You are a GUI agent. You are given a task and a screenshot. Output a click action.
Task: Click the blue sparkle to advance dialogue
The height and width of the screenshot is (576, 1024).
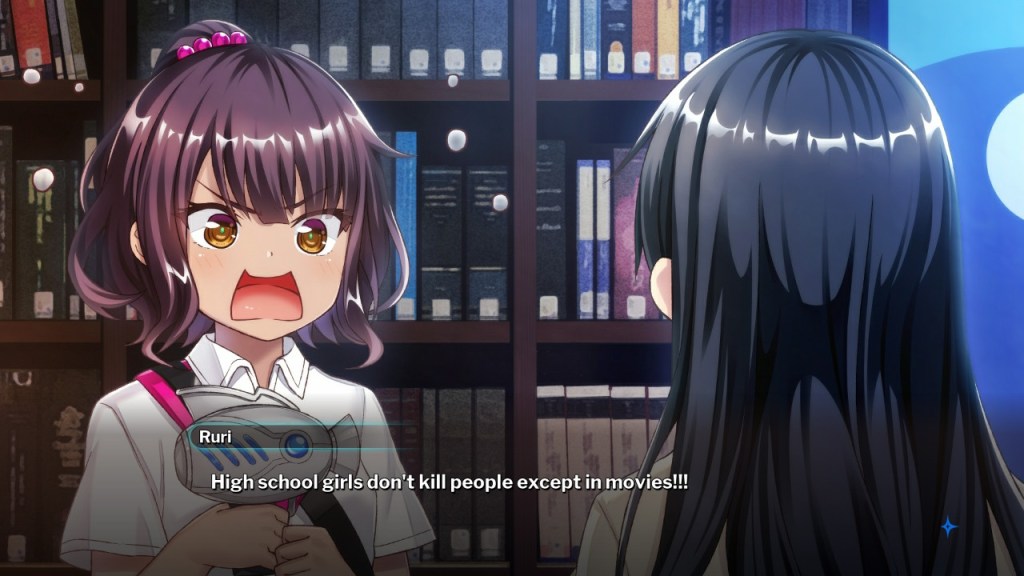click(x=948, y=526)
